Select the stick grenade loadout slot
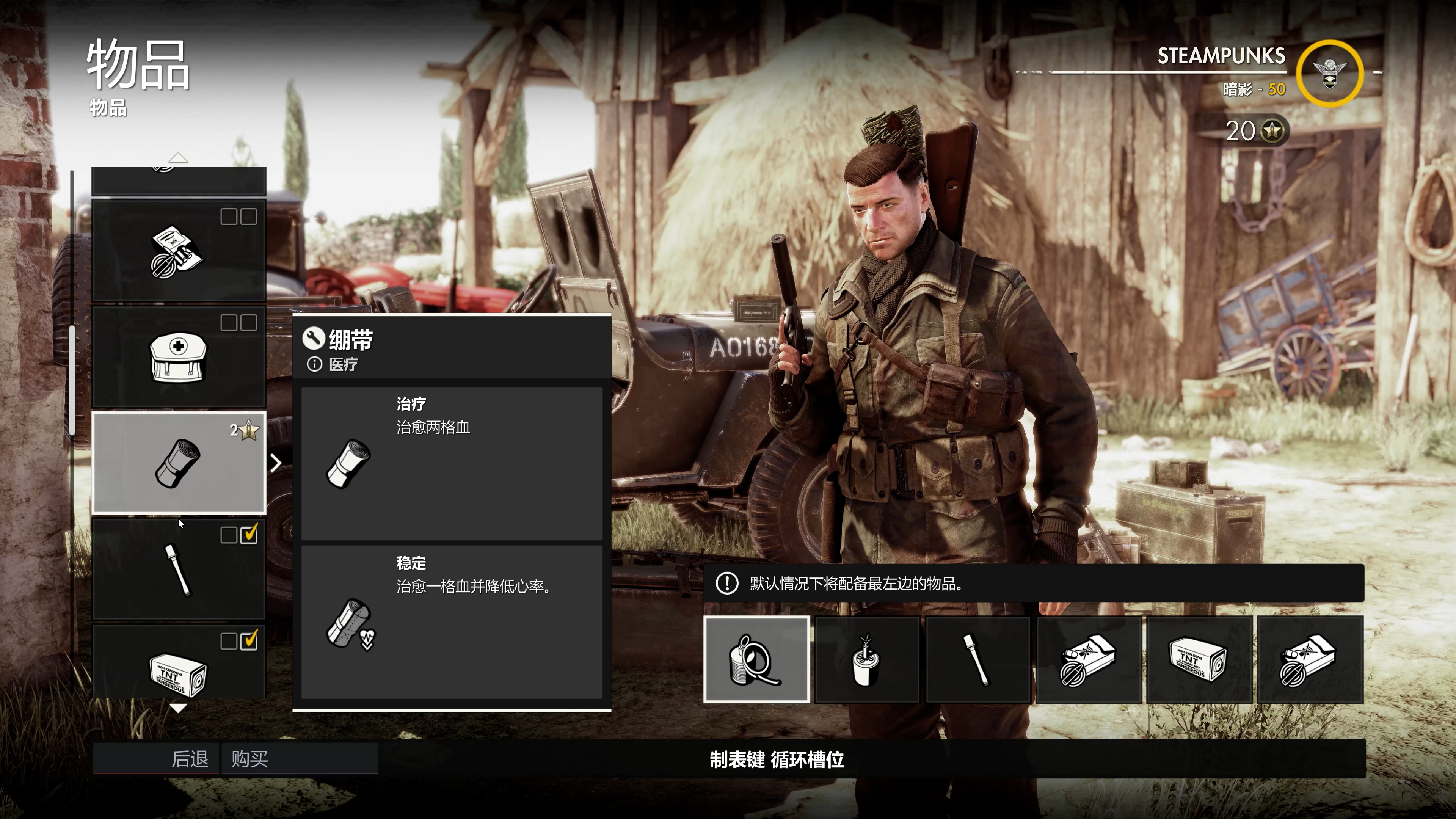 pos(977,660)
